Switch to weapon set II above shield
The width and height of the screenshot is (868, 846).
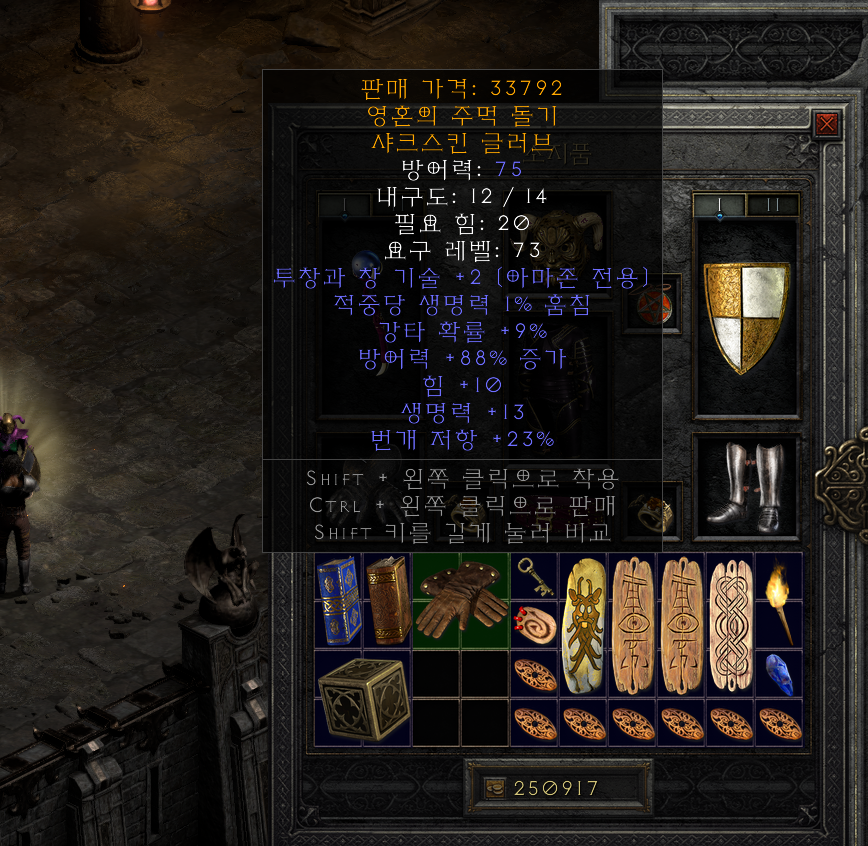(x=773, y=205)
